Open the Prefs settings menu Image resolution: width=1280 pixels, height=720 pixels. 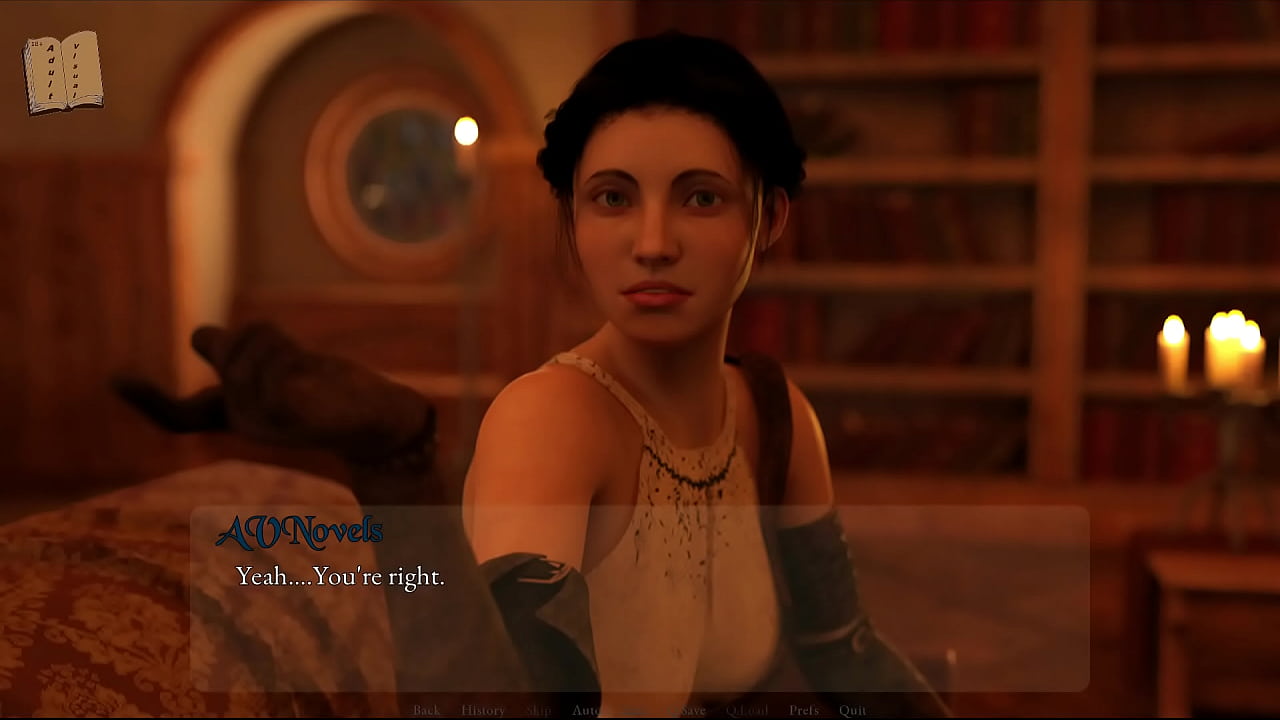[x=804, y=710]
